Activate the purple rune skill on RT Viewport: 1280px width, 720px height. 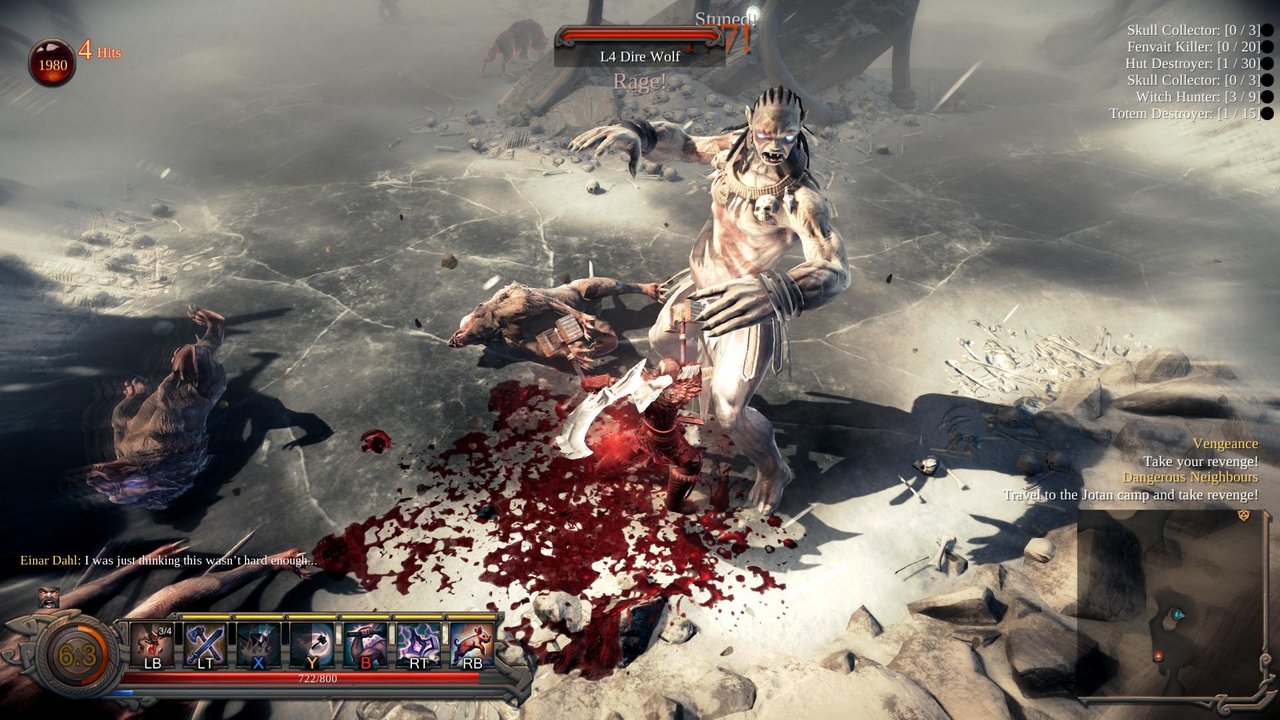[417, 642]
